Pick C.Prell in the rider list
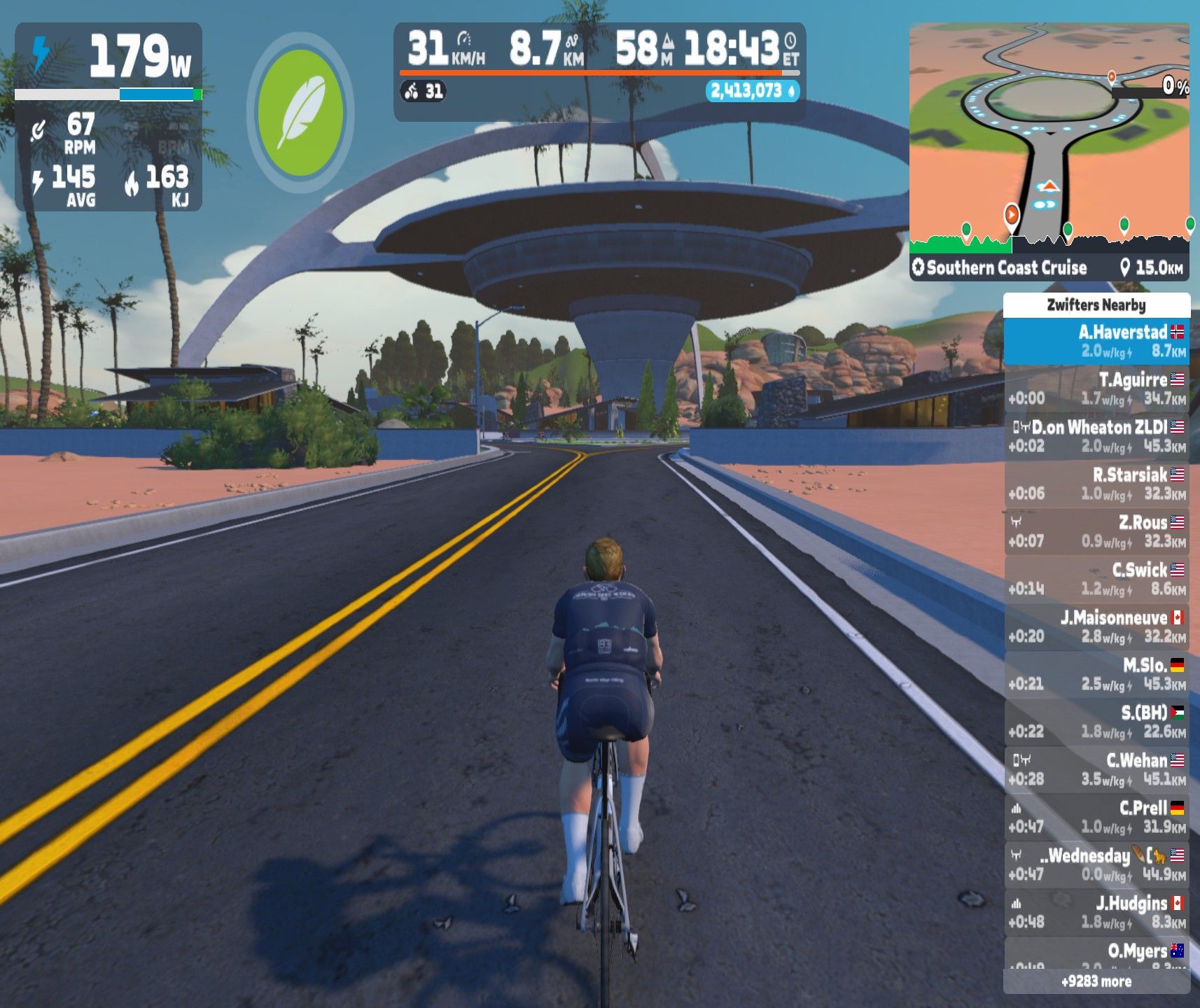 pyautogui.click(x=1096, y=817)
